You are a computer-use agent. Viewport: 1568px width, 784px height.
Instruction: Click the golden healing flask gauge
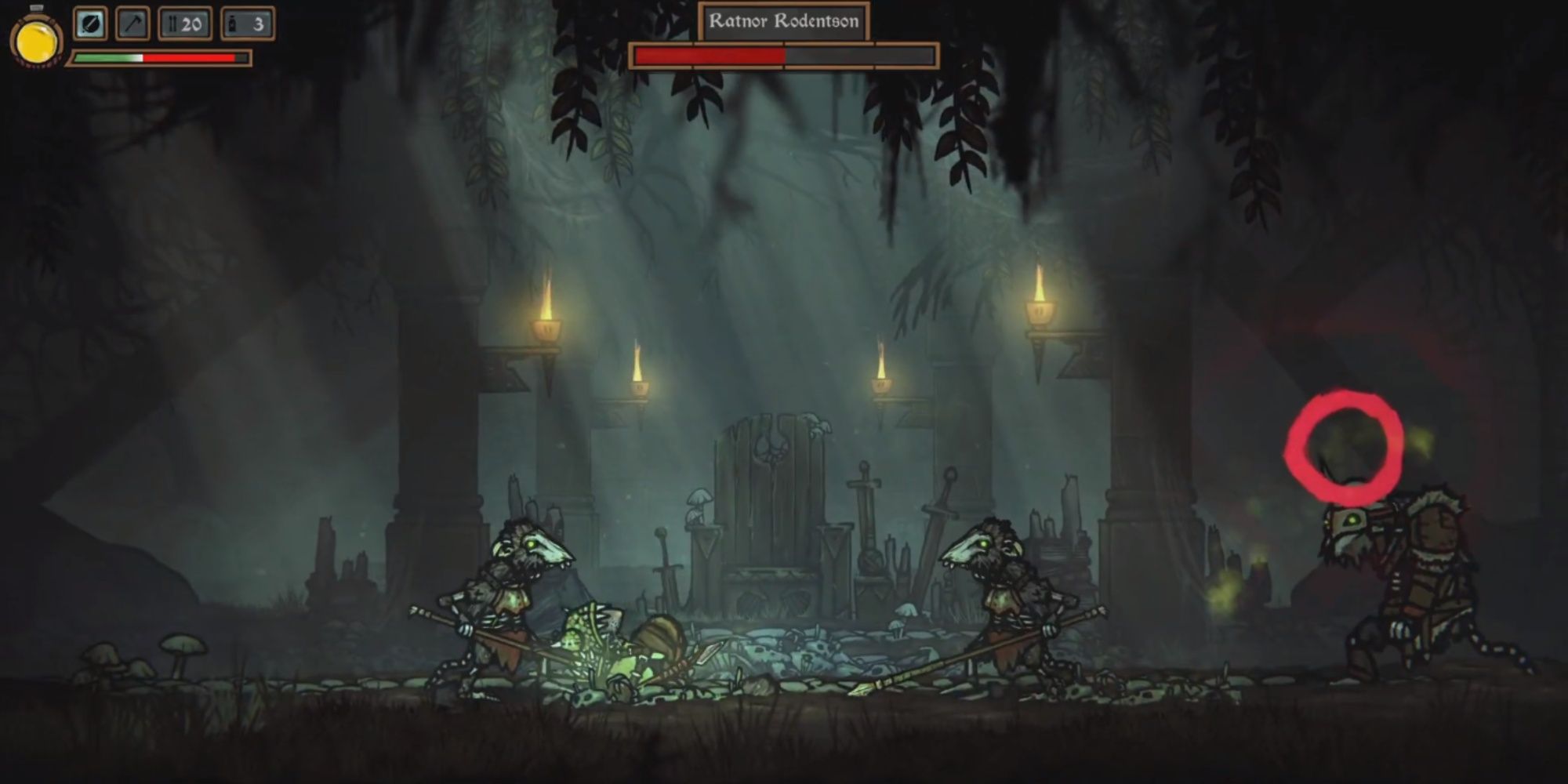[35, 39]
